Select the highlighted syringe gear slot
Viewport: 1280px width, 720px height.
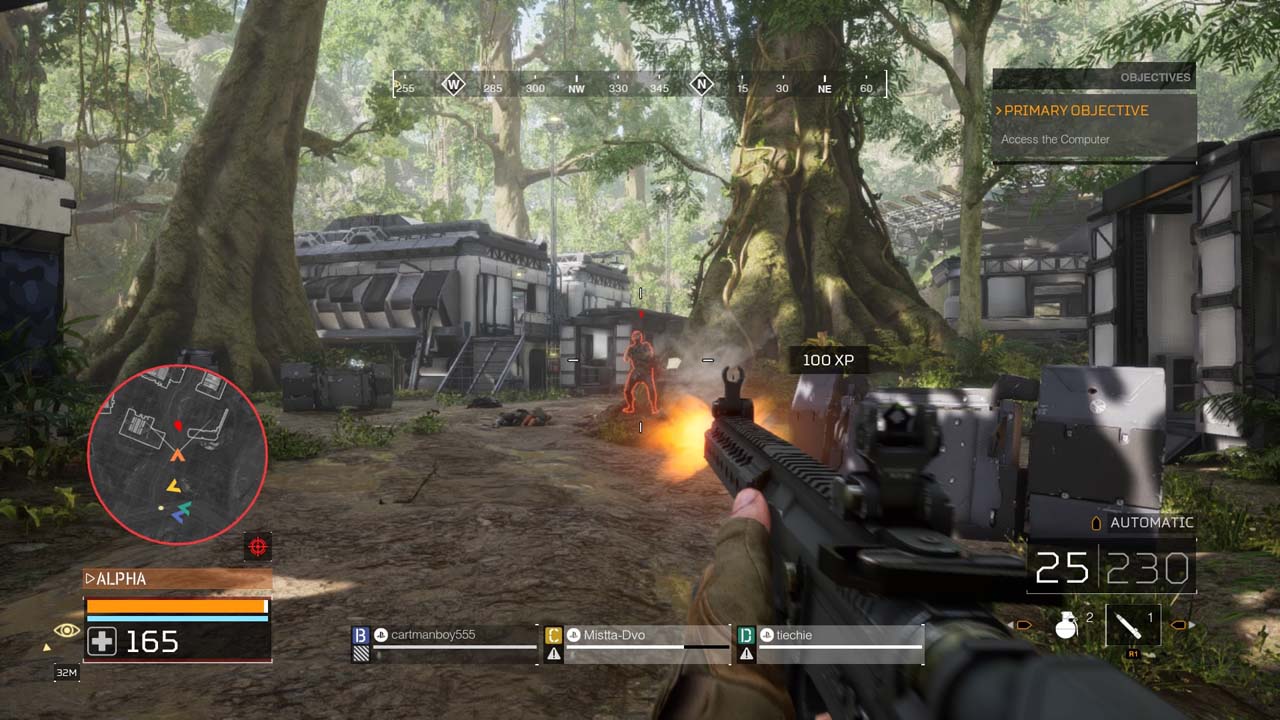tap(1132, 626)
